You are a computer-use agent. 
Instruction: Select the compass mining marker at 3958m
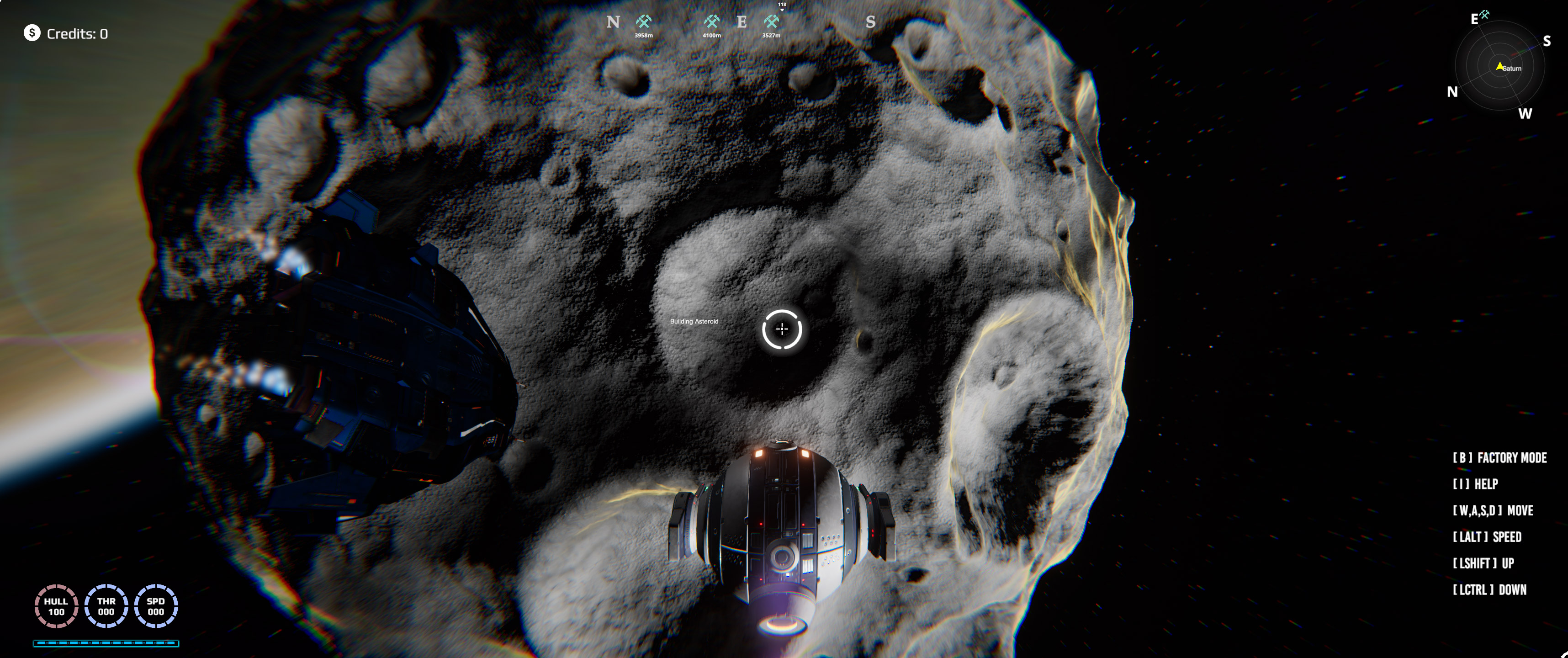click(x=643, y=22)
